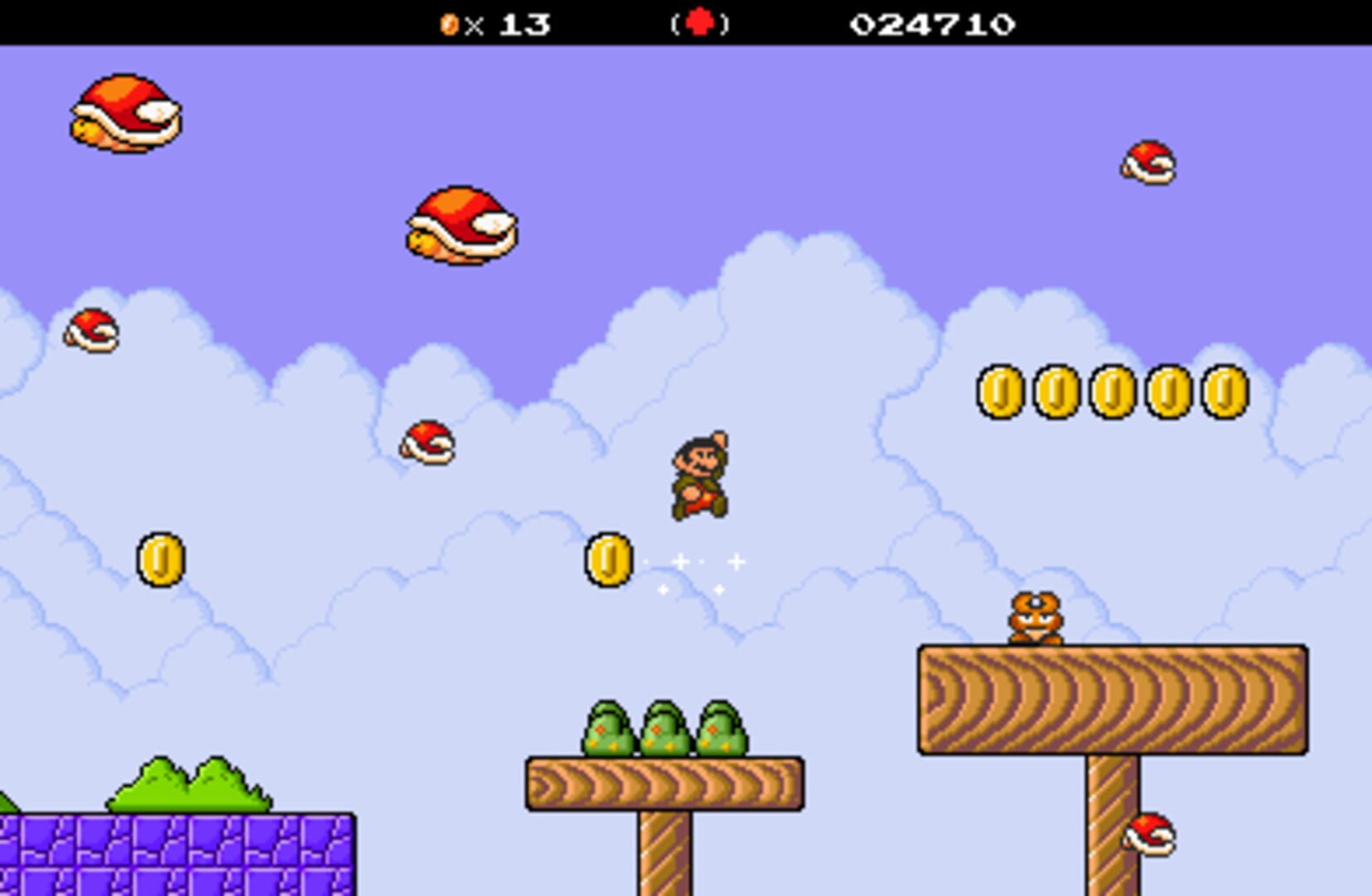Select the large red shell near the top left
1372x896 pixels.
pyautogui.click(x=126, y=114)
